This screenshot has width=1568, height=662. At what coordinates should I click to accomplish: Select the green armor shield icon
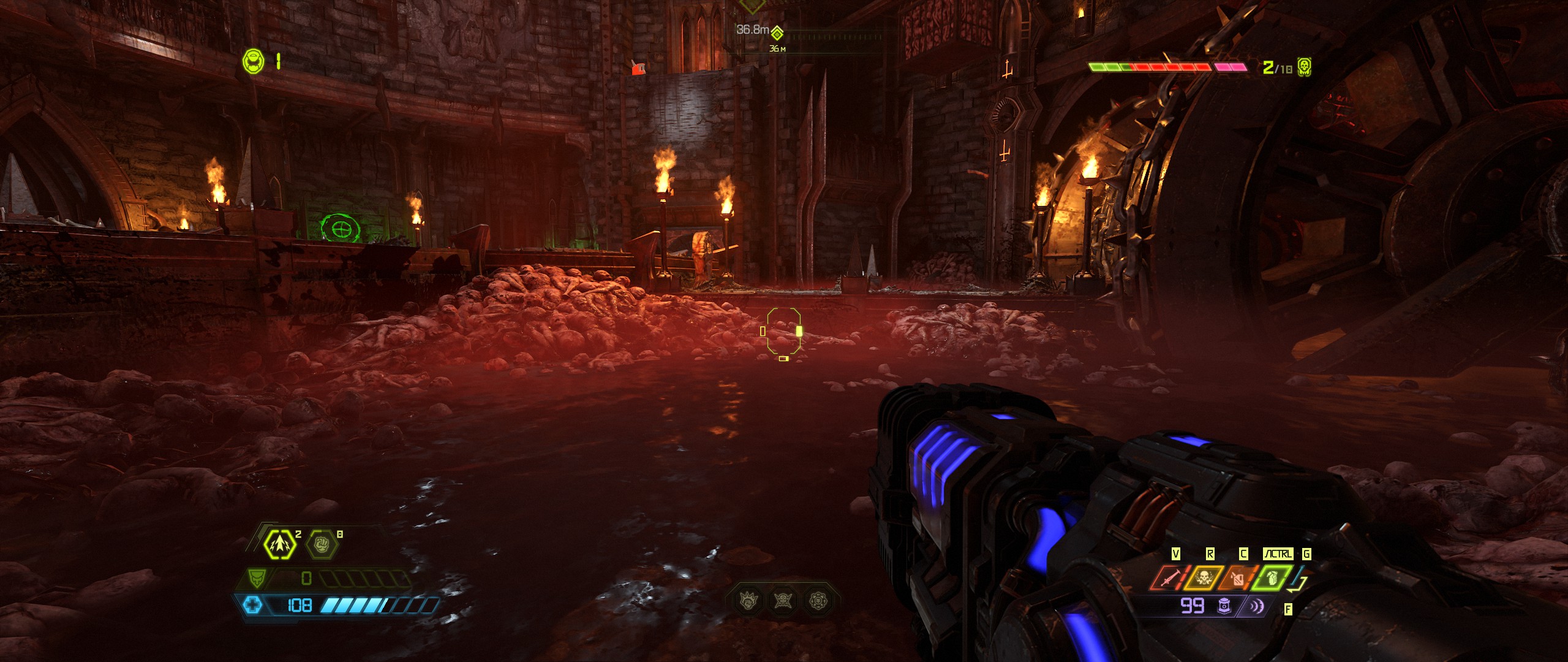(x=256, y=578)
